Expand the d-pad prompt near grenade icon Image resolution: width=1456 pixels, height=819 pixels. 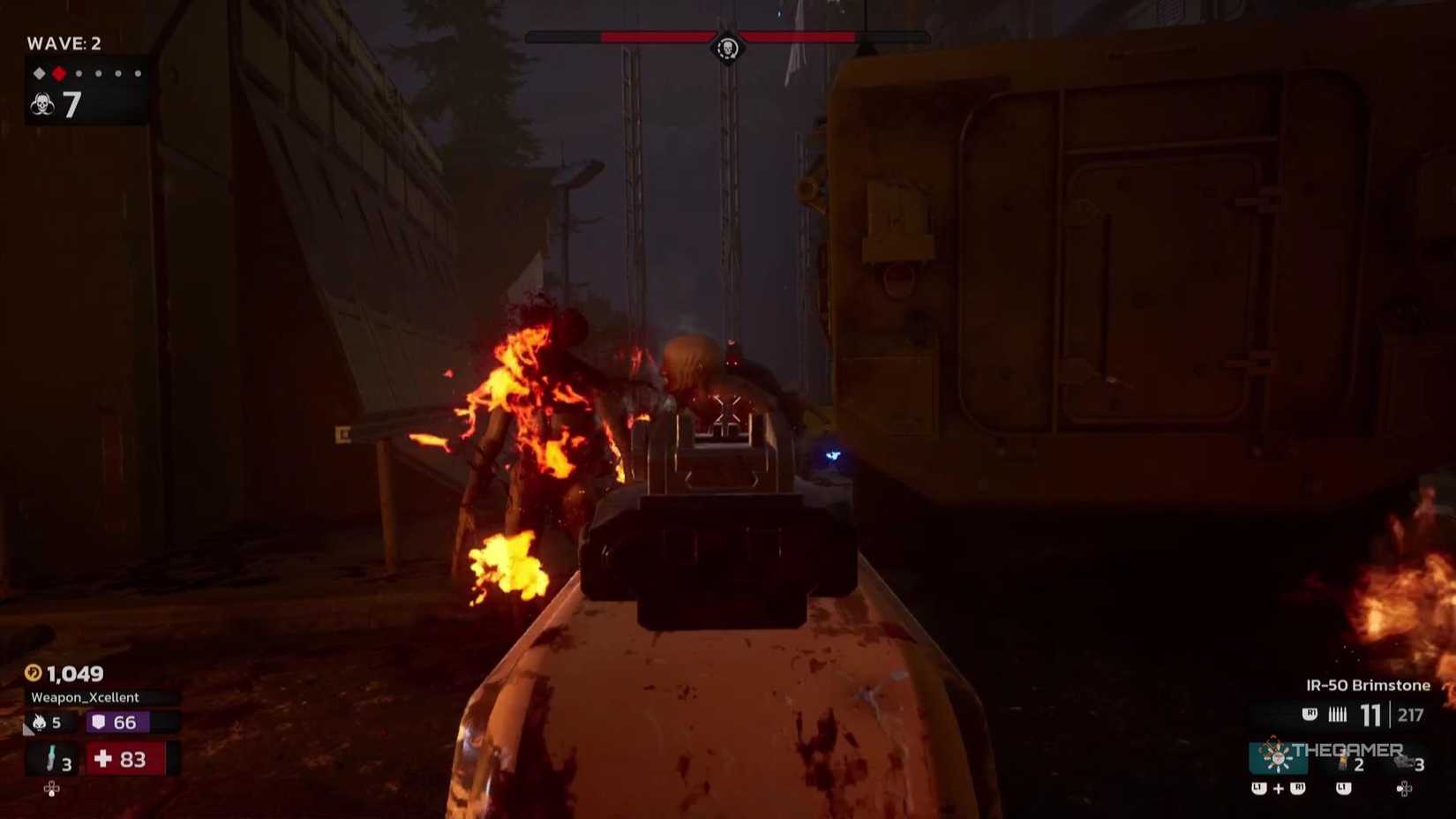point(1404,789)
